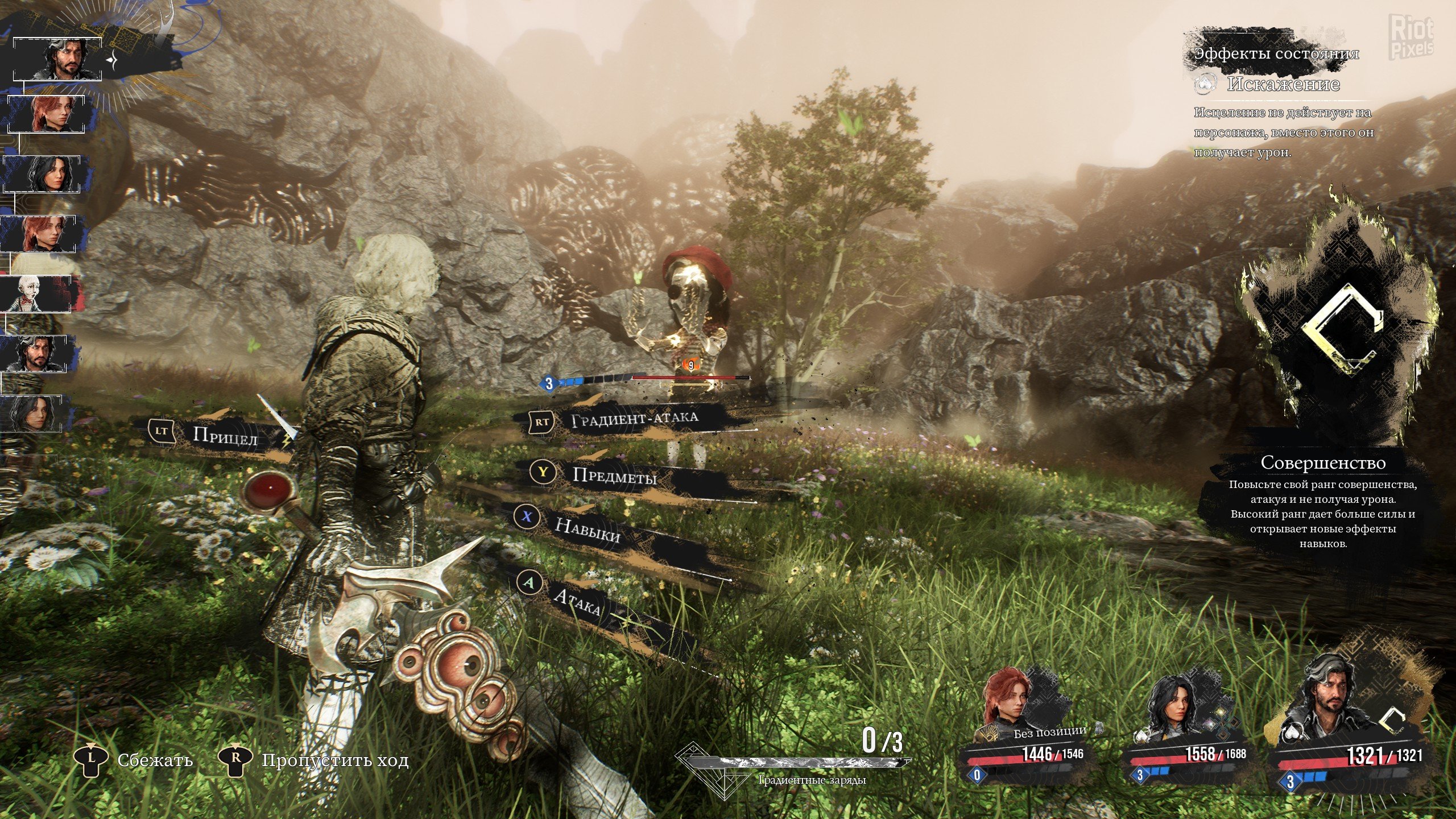The width and height of the screenshot is (1456, 819).
Task: Choose Сбежать to flee the battle
Action: (155, 760)
